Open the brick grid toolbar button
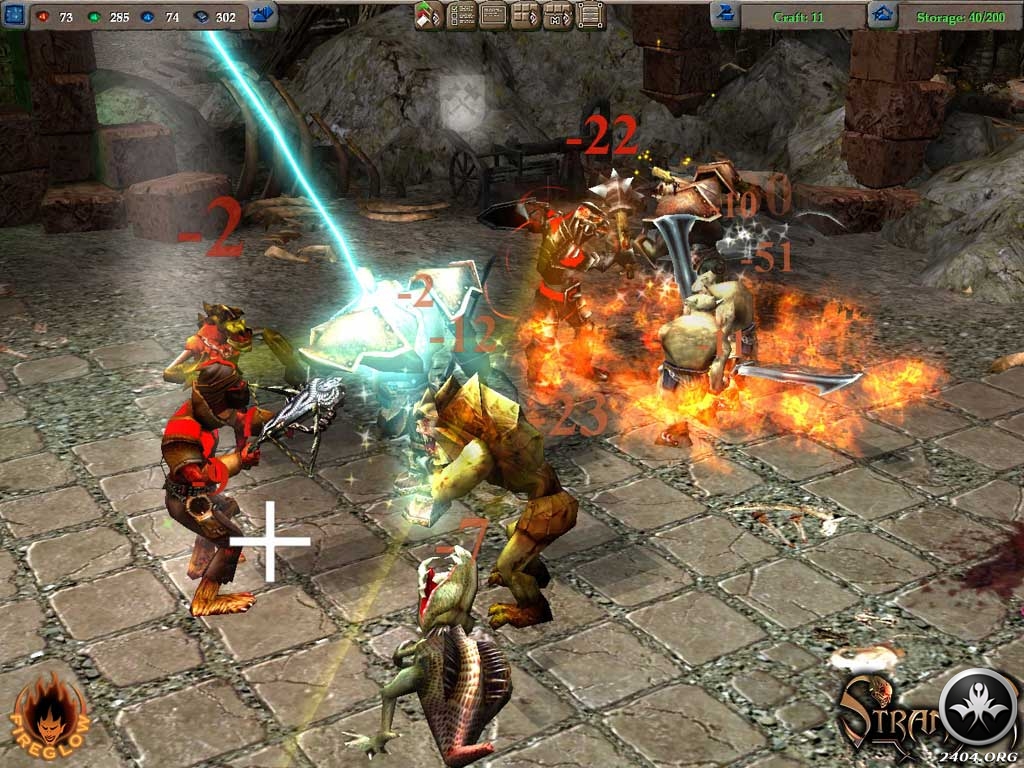Image resolution: width=1024 pixels, height=768 pixels. 526,15
